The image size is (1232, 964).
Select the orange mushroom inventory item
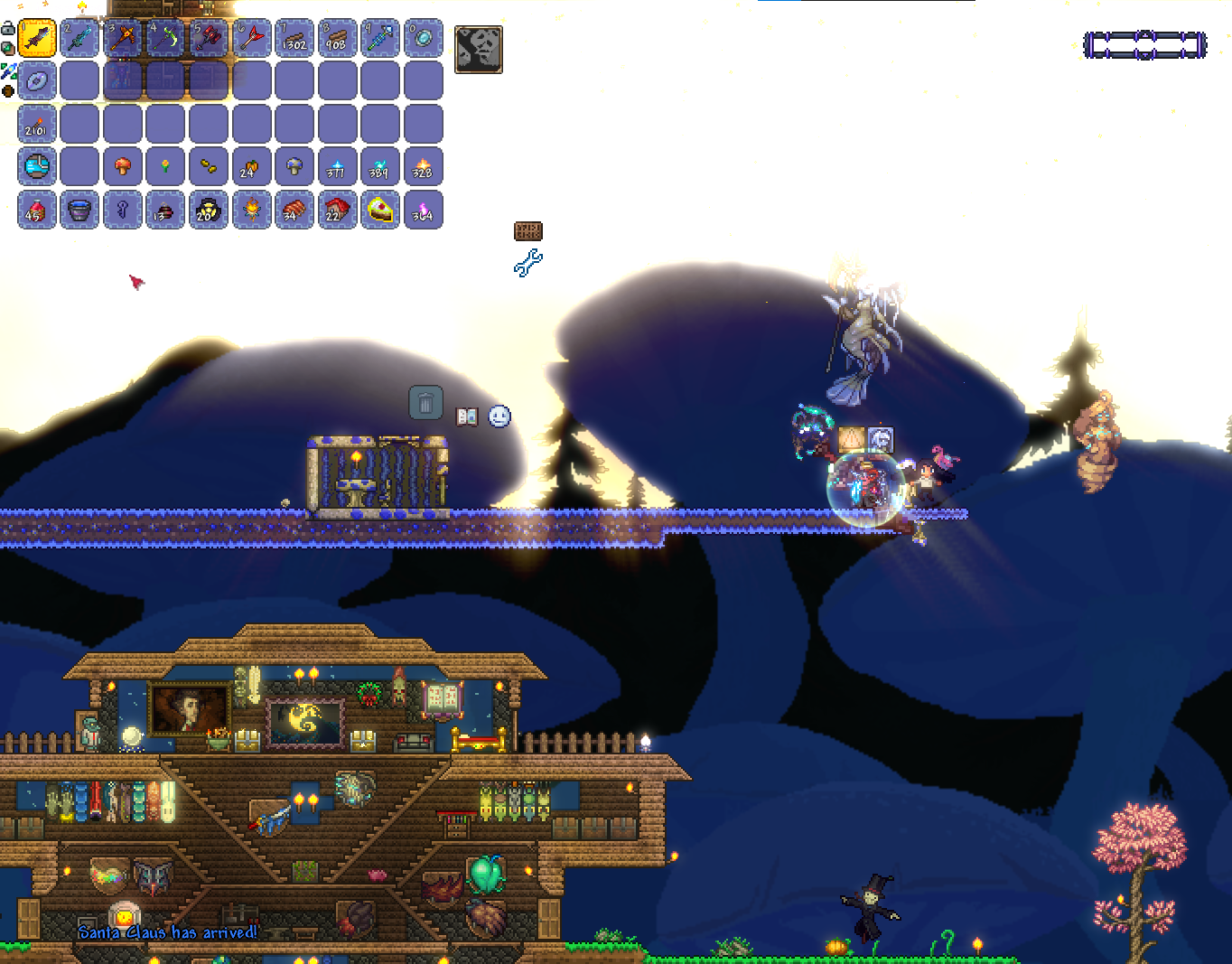coord(123,167)
